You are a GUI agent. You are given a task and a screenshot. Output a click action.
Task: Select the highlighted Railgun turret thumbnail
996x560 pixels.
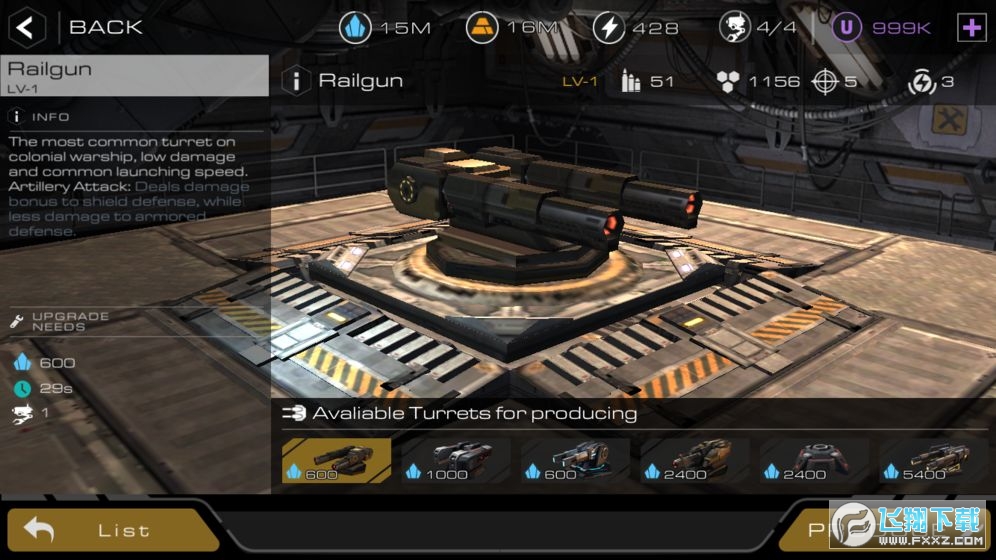336,460
